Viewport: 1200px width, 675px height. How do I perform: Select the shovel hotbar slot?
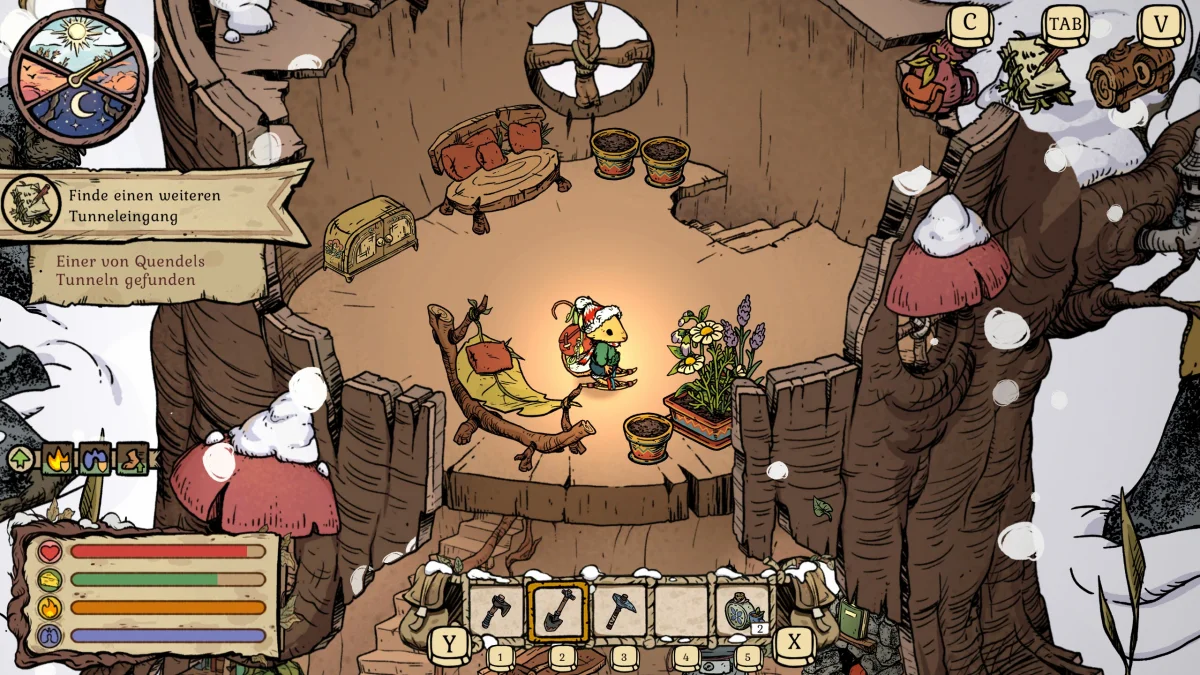(558, 609)
